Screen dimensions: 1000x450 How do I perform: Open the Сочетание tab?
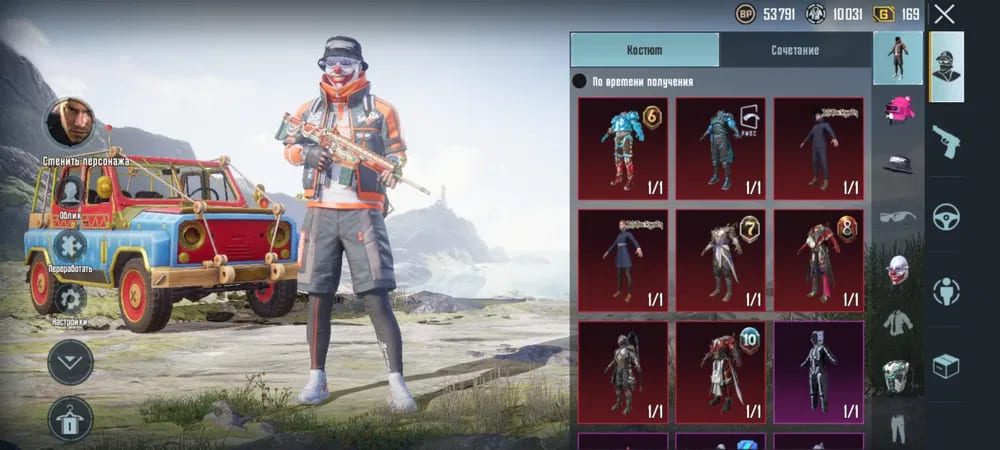(x=795, y=50)
